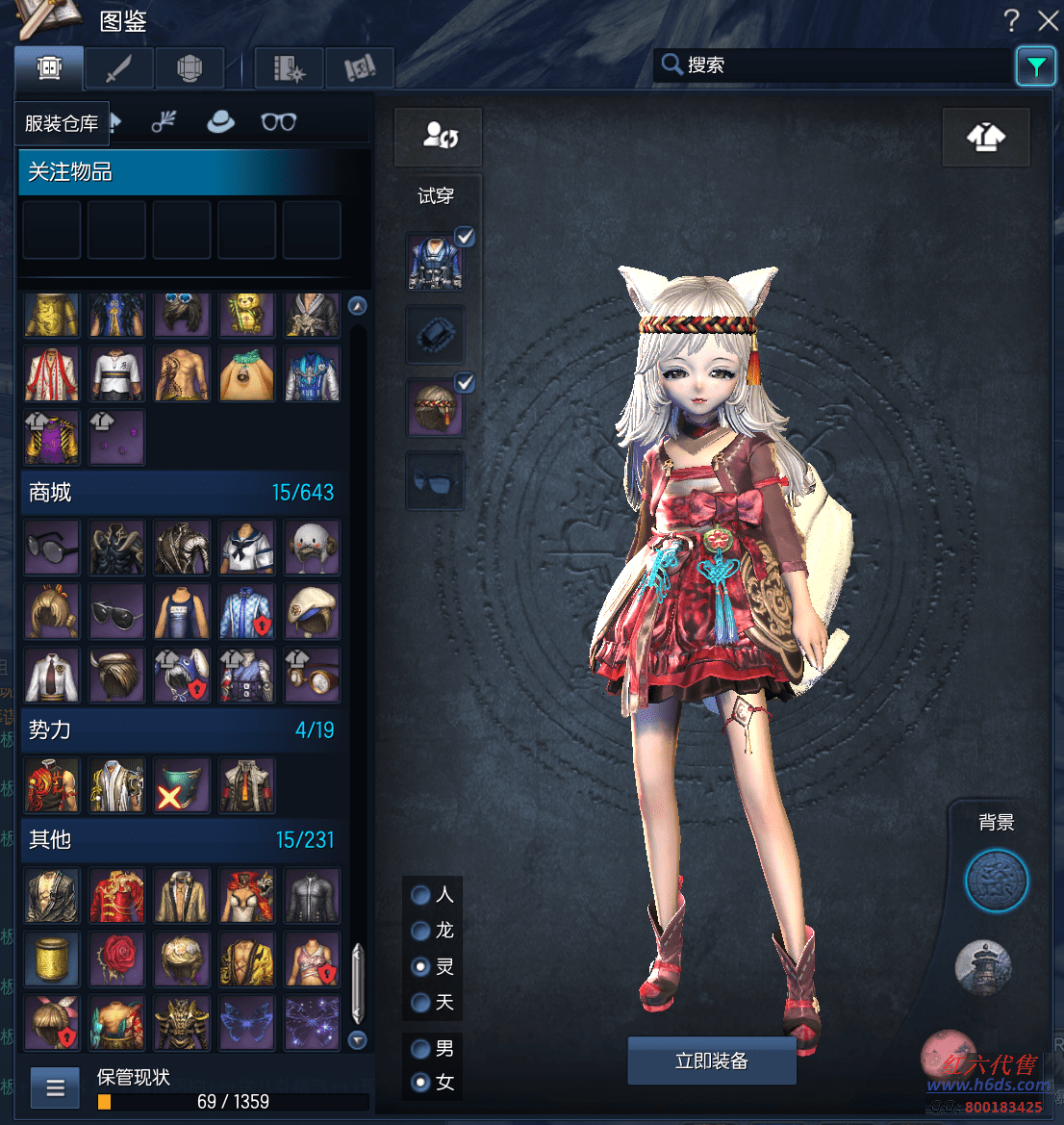Select 男 male gender
The width and height of the screenshot is (1064, 1125).
(x=420, y=1048)
